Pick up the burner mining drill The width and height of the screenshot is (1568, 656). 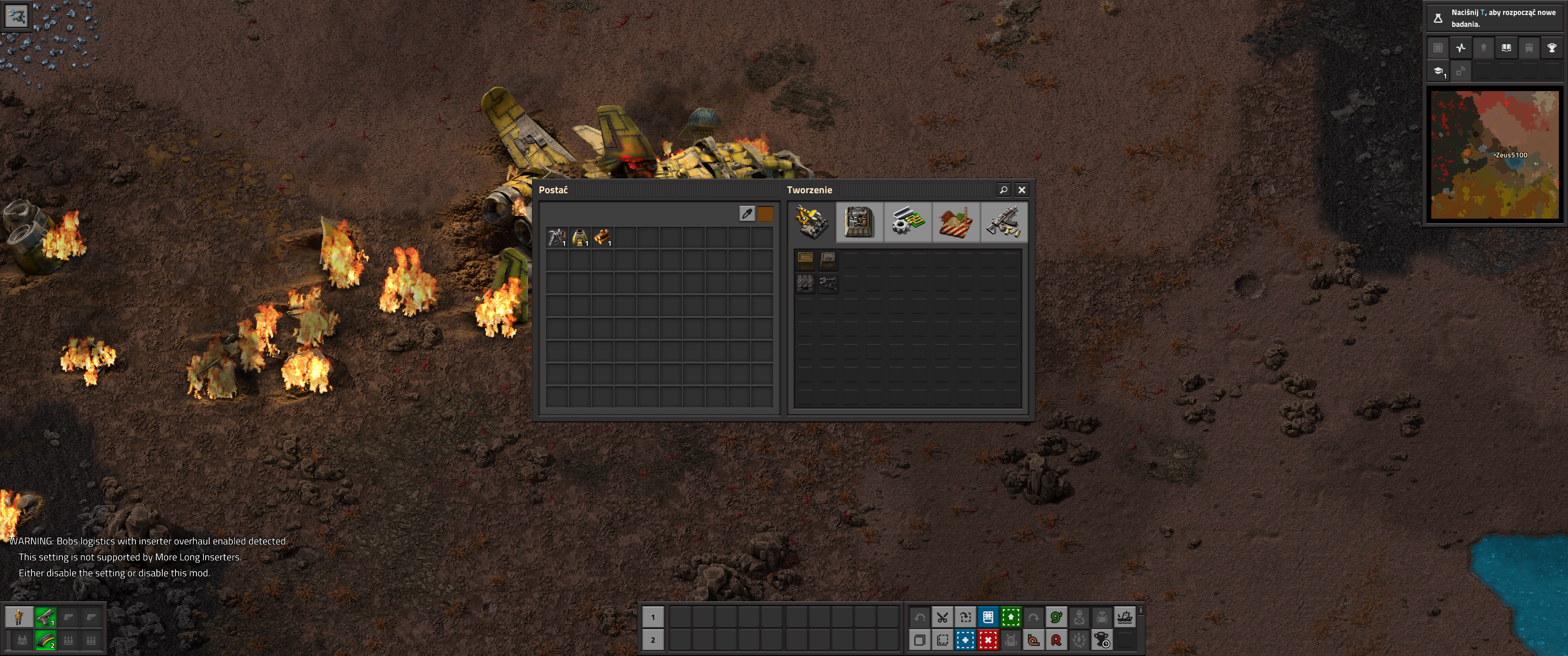click(557, 237)
